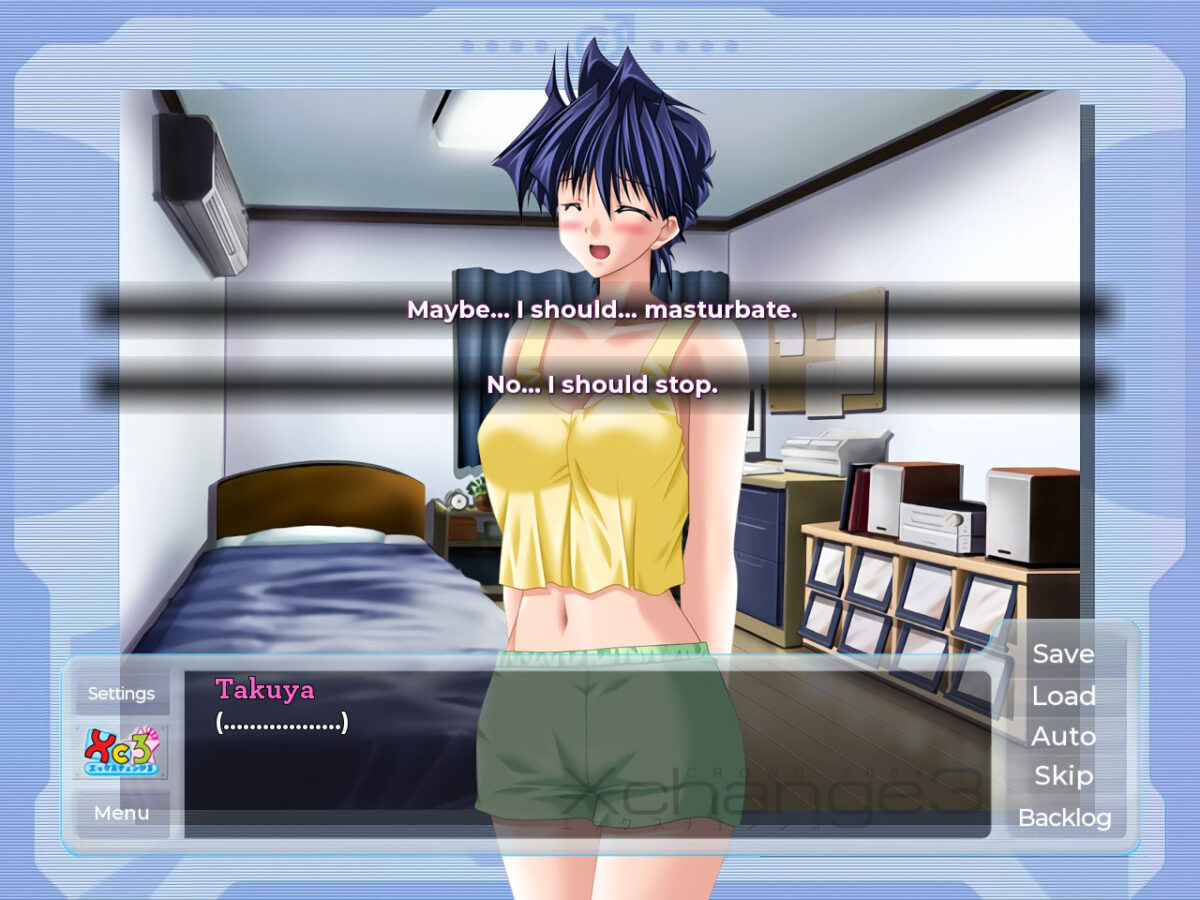
Task: Click the Xc3 logo icon
Action: point(121,752)
